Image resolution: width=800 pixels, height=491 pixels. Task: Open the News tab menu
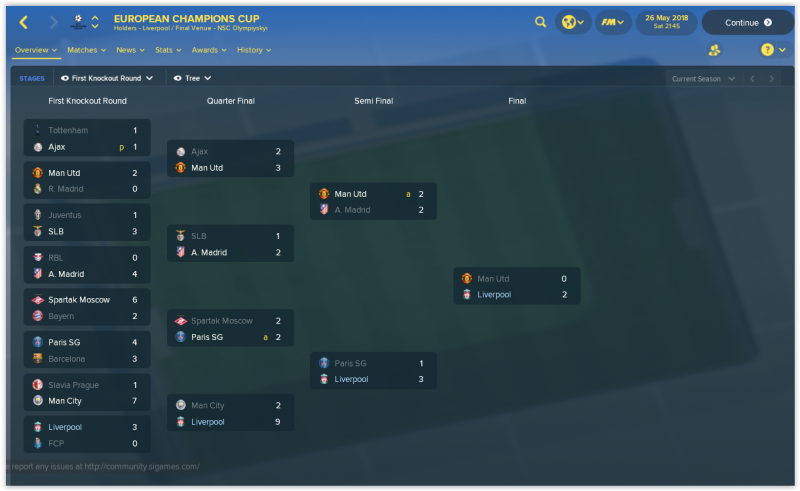coord(130,49)
